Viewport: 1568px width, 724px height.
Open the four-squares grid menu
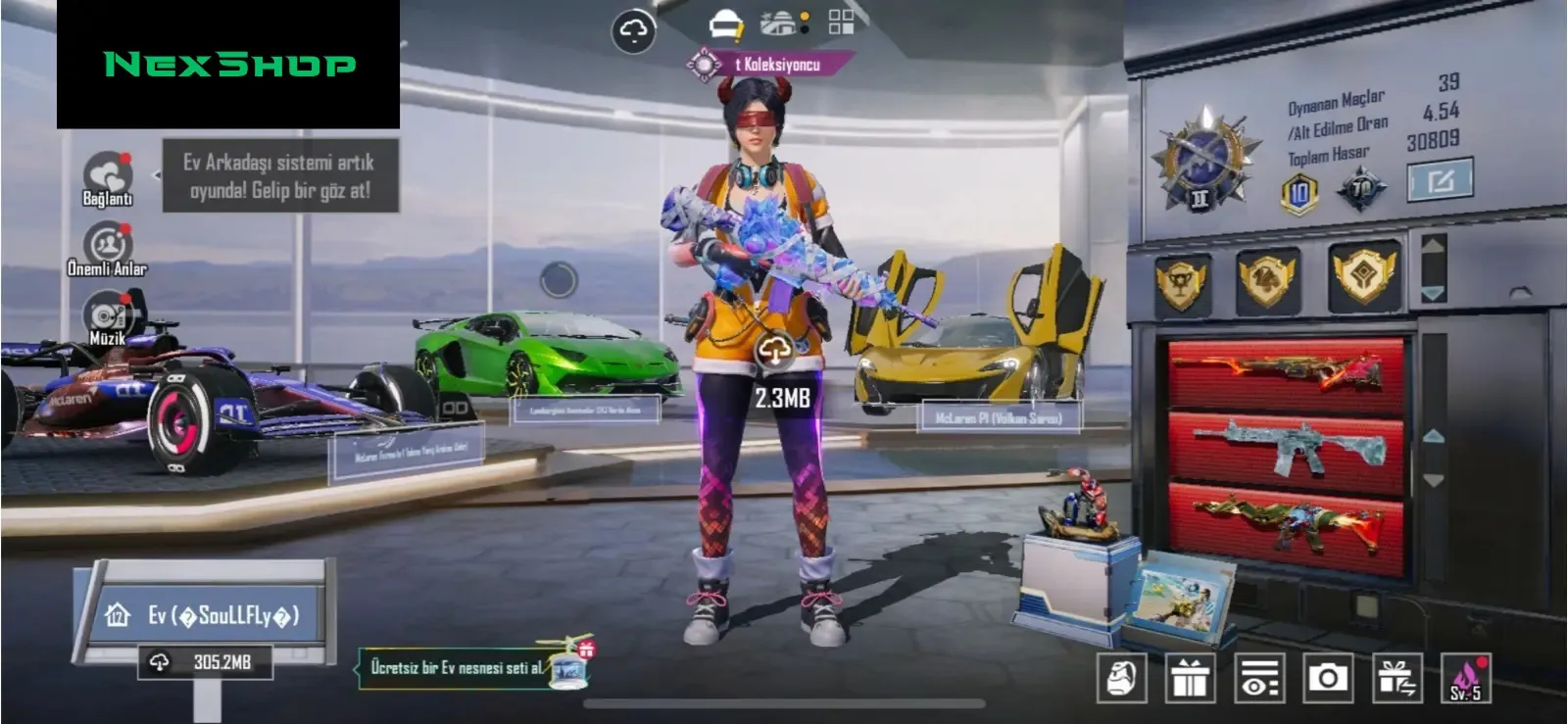[841, 22]
